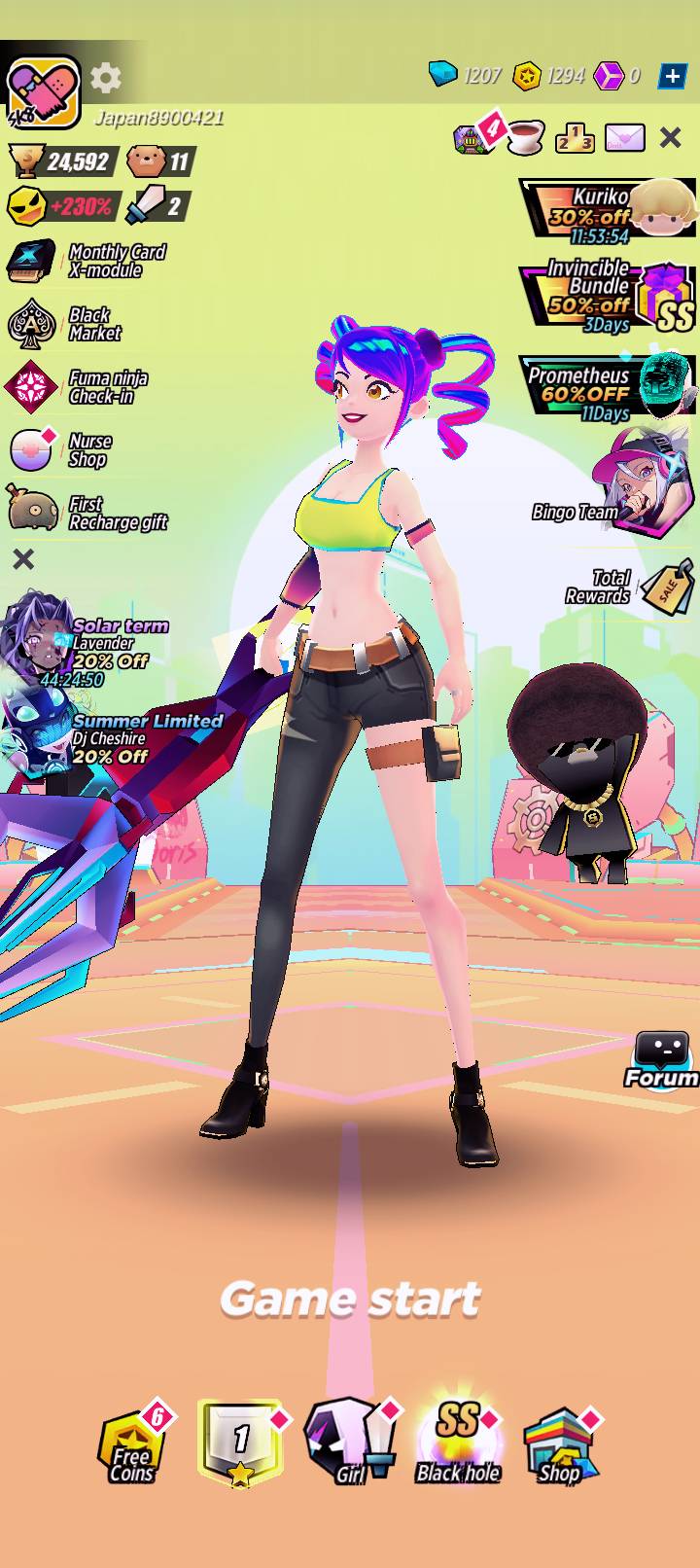Viewport: 700px width, 1568px height.
Task: Claim the First Recharge gift
Action: pos(87,512)
